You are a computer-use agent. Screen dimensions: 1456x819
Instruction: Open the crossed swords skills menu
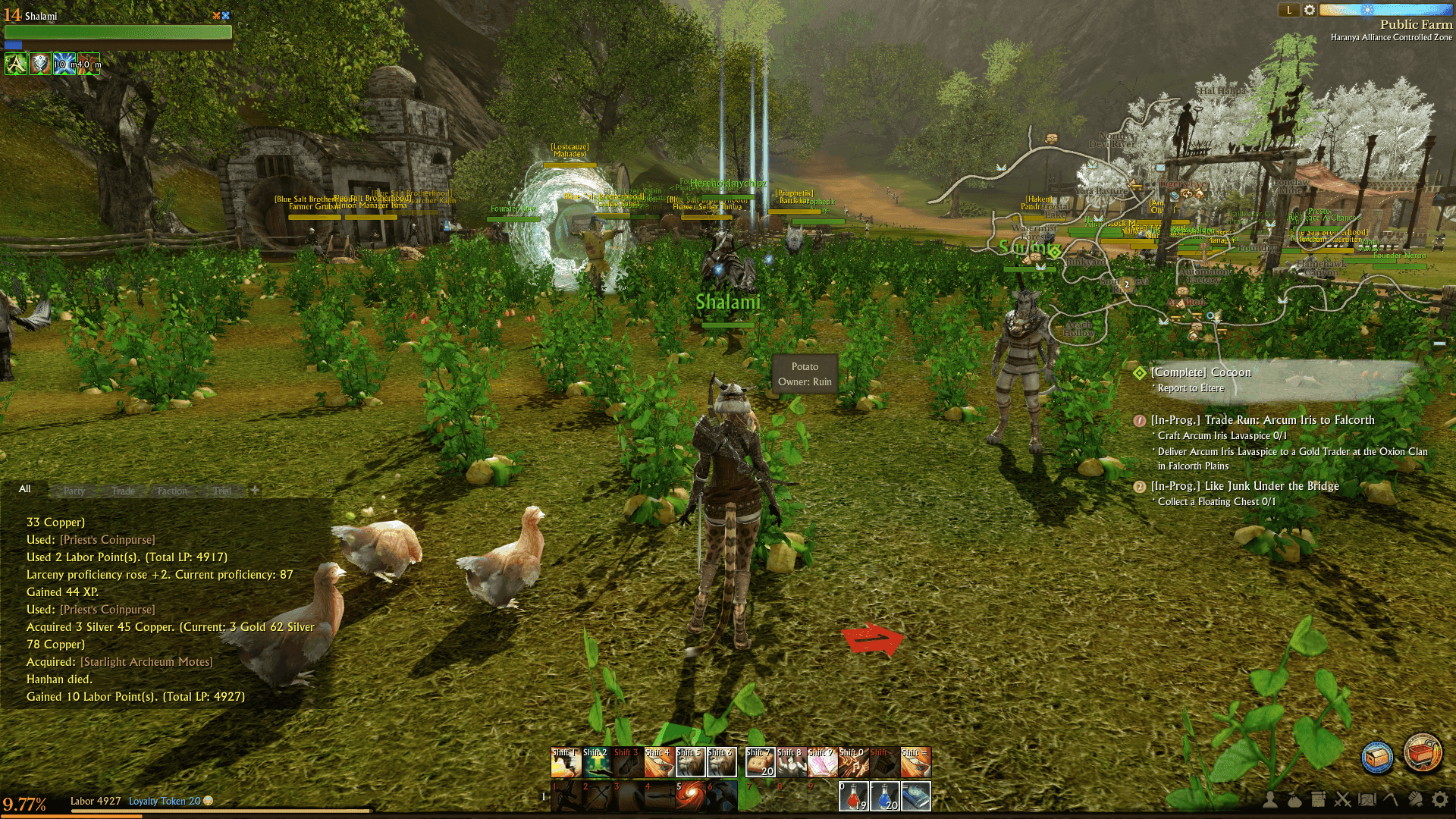click(1343, 799)
